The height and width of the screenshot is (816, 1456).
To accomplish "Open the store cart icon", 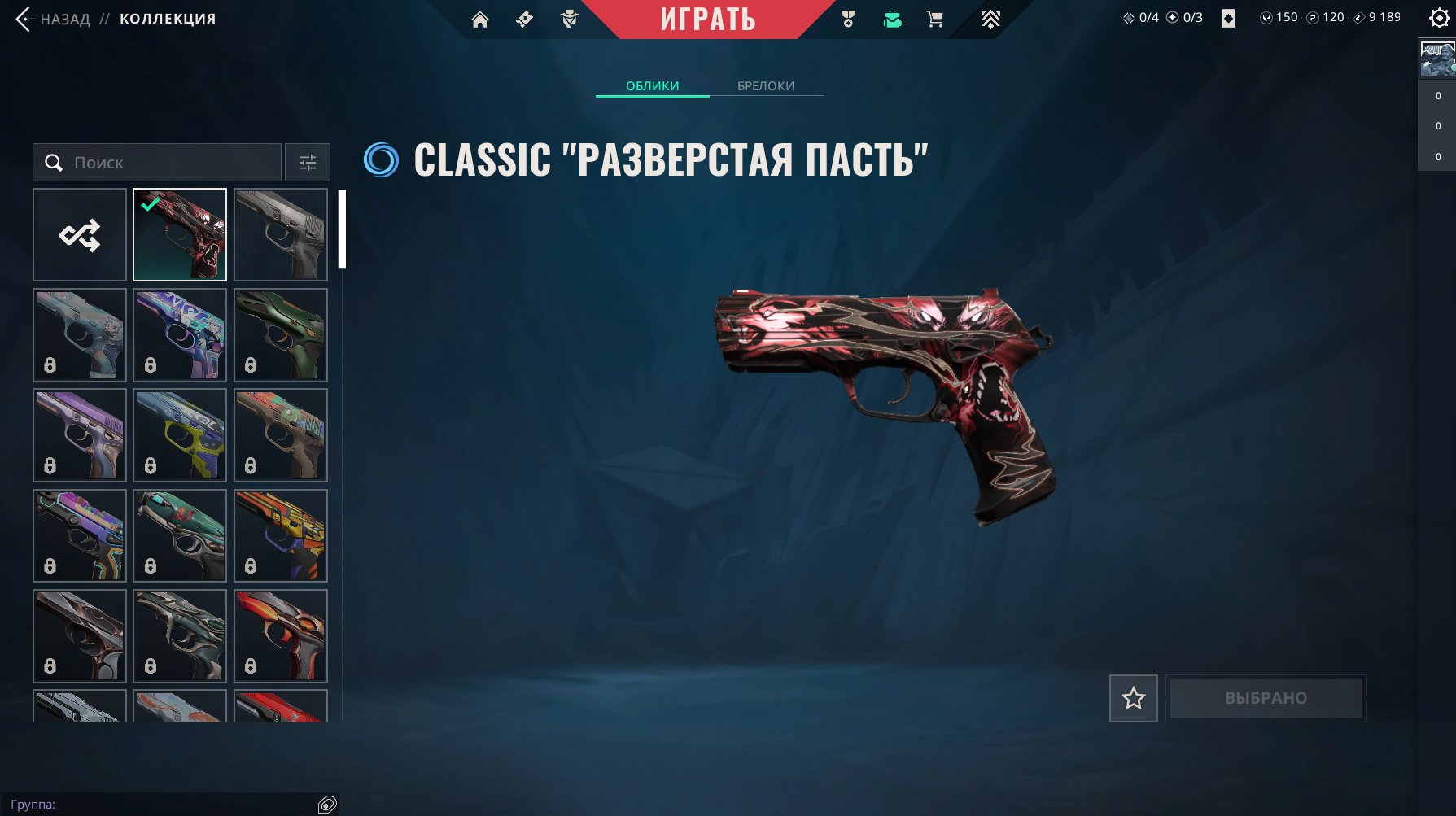I will click(x=934, y=19).
